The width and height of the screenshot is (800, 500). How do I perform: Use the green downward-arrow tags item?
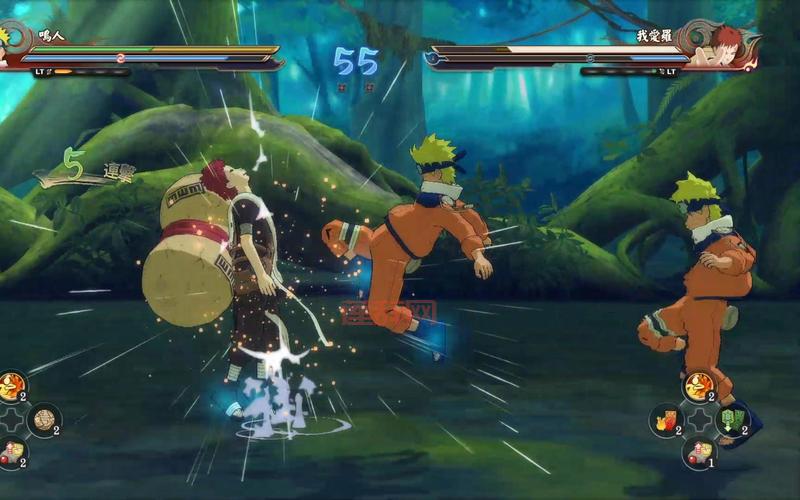click(734, 420)
